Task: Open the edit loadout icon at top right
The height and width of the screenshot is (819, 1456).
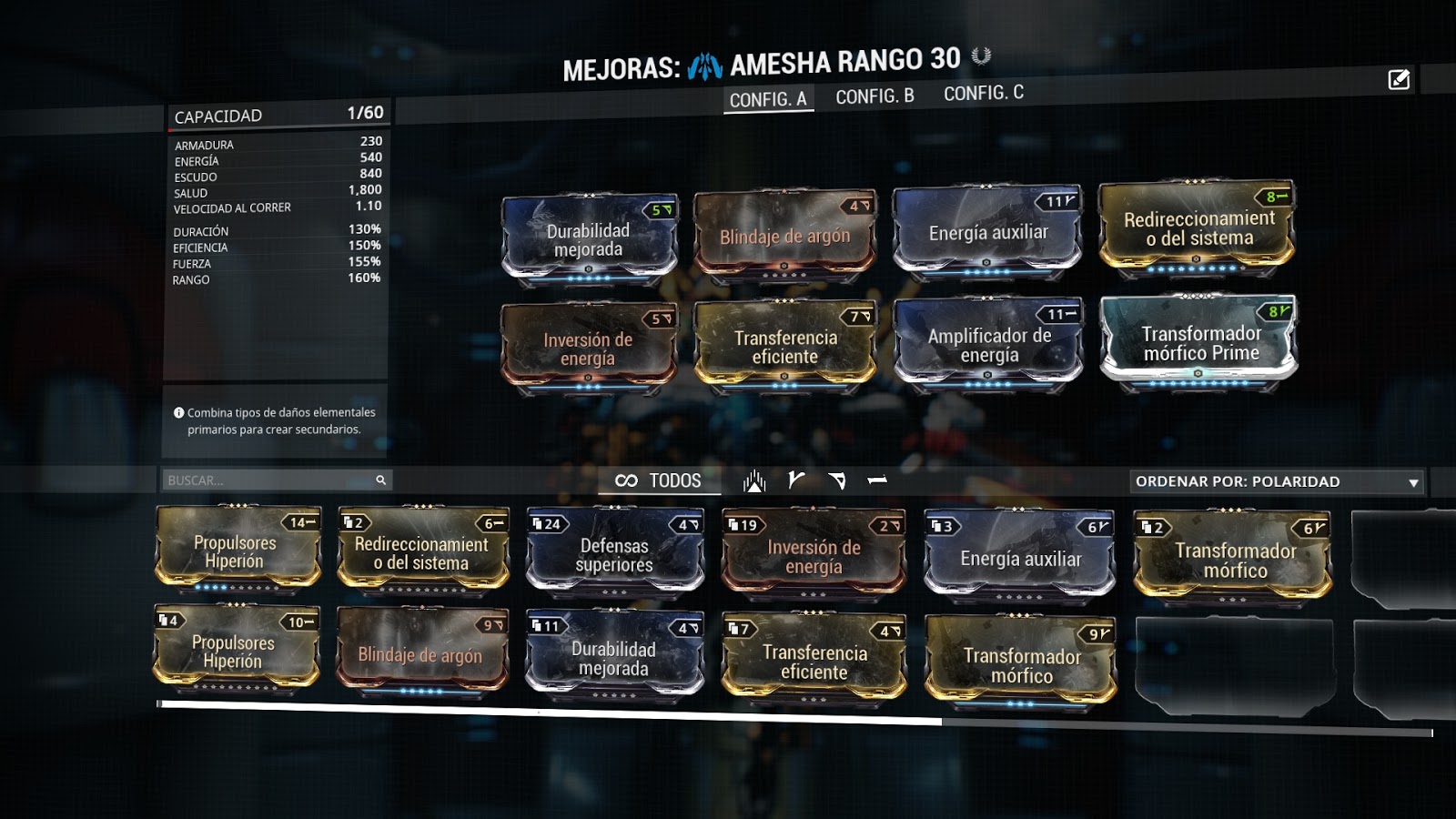Action: (x=1398, y=80)
